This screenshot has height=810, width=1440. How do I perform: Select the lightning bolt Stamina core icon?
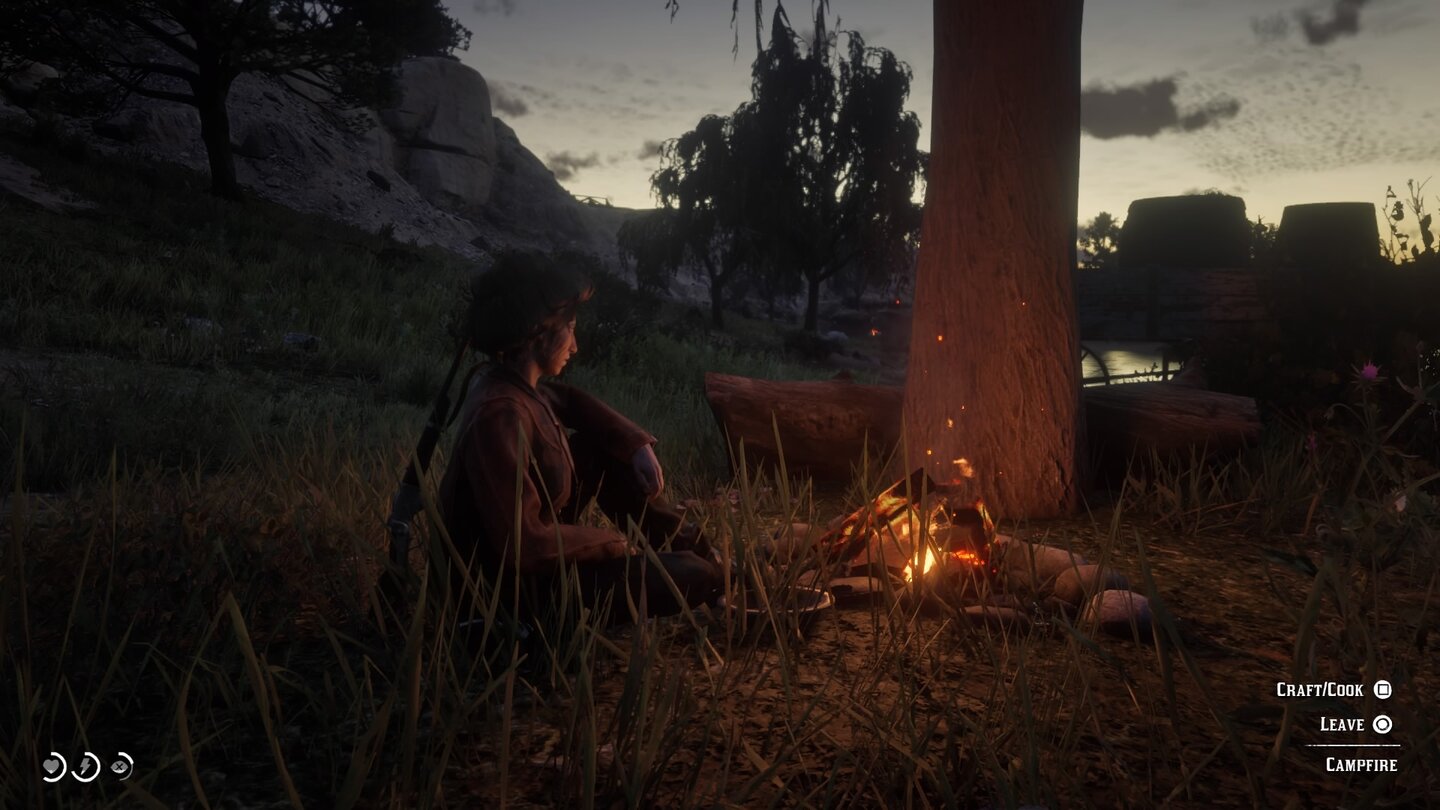tap(85, 767)
